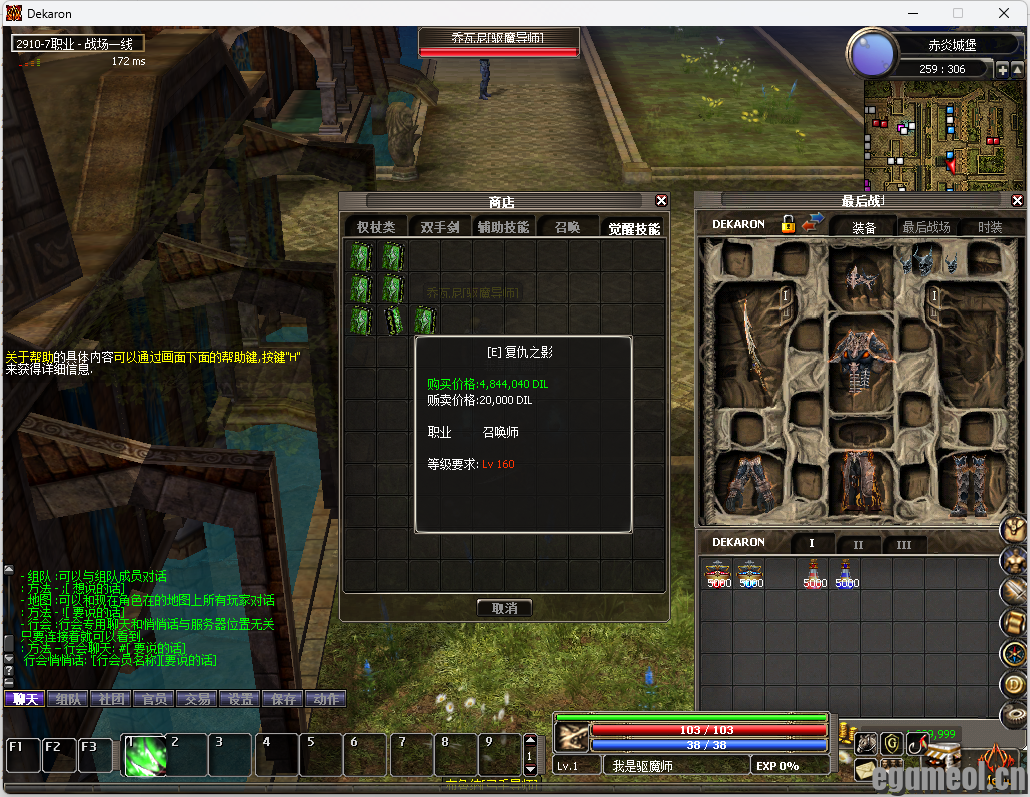Switch to inventory bag page III
Image resolution: width=1030 pixels, height=797 pixels.
click(903, 545)
